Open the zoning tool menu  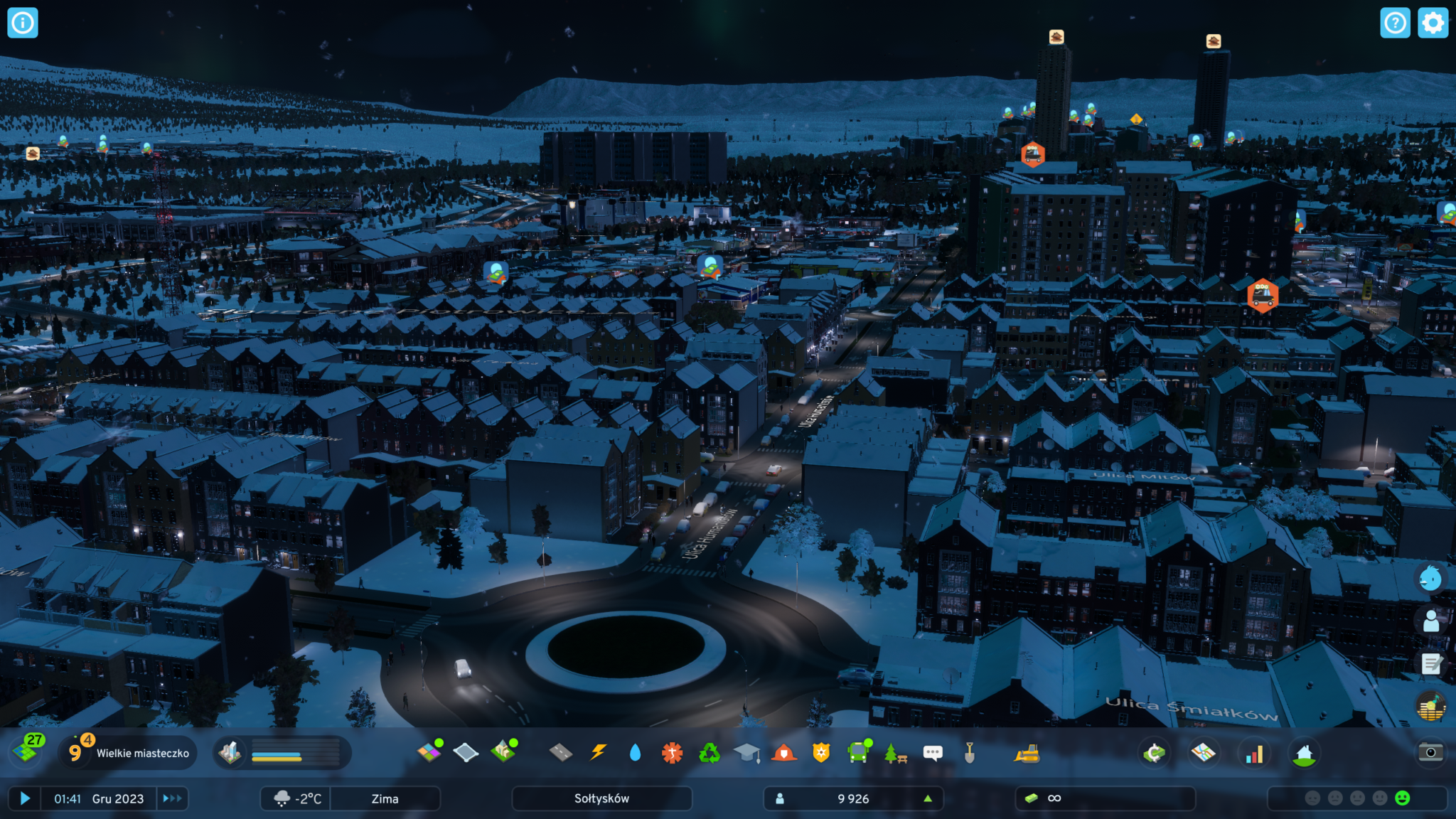point(429,752)
